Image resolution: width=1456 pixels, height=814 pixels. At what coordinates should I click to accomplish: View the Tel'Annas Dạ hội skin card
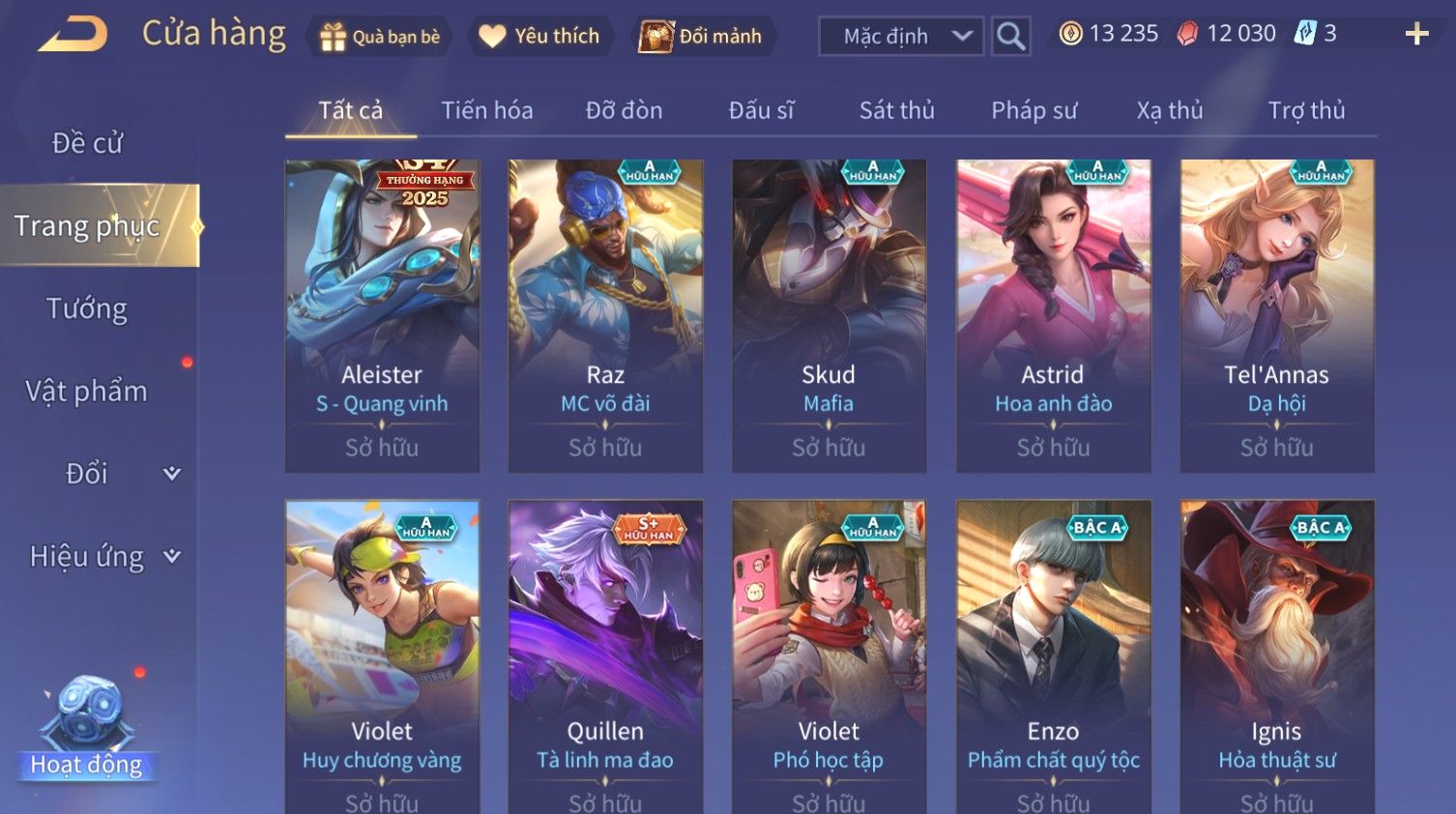pos(1276,315)
